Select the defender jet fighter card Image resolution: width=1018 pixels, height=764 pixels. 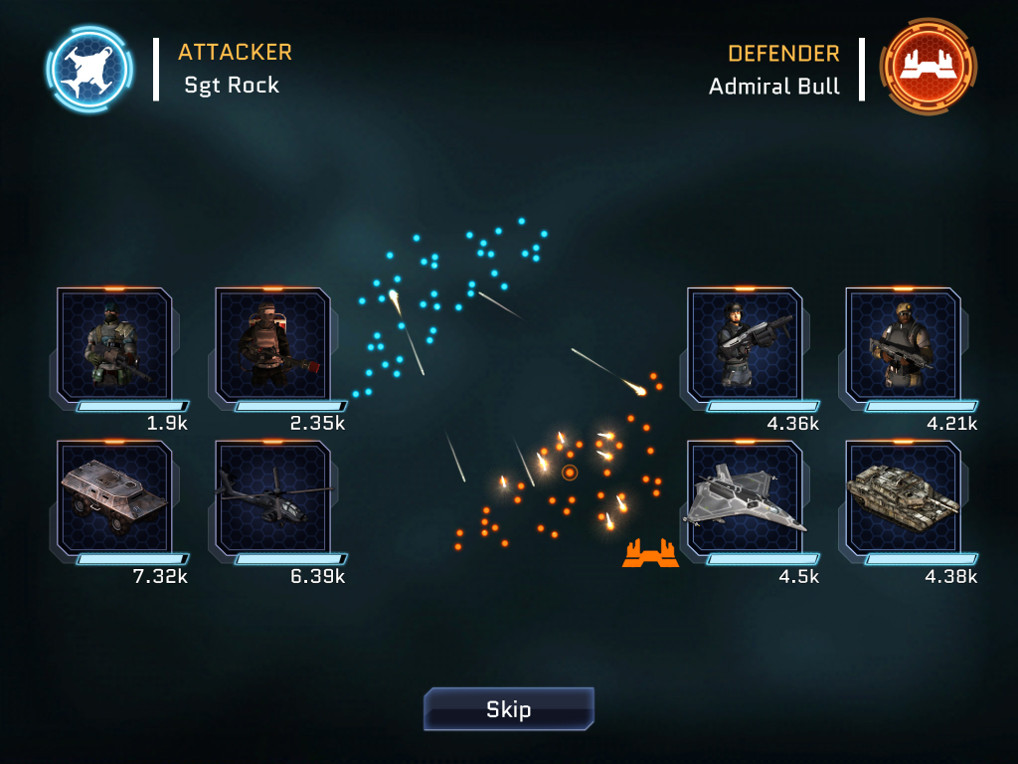pos(745,498)
